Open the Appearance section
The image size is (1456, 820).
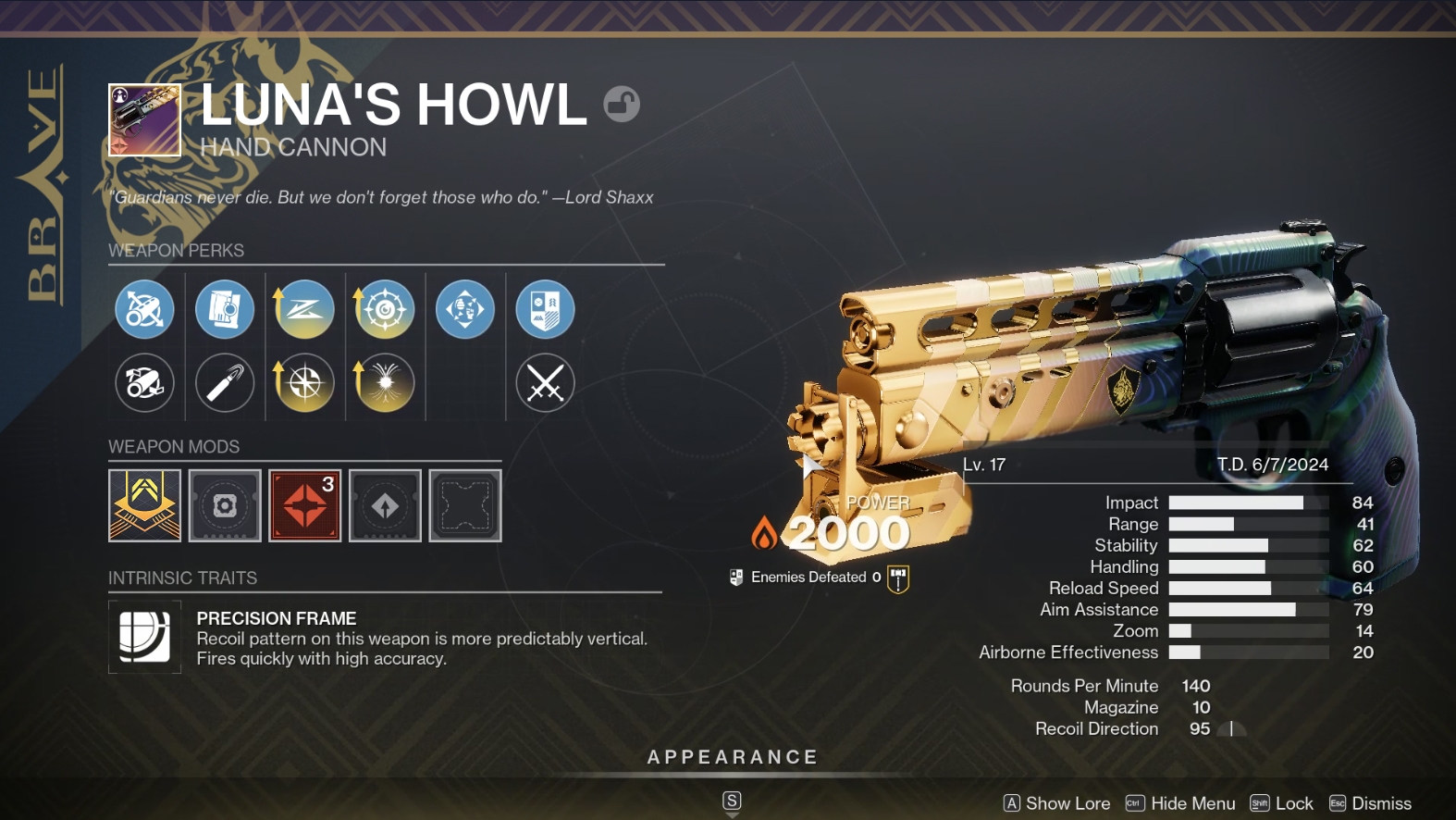732,757
